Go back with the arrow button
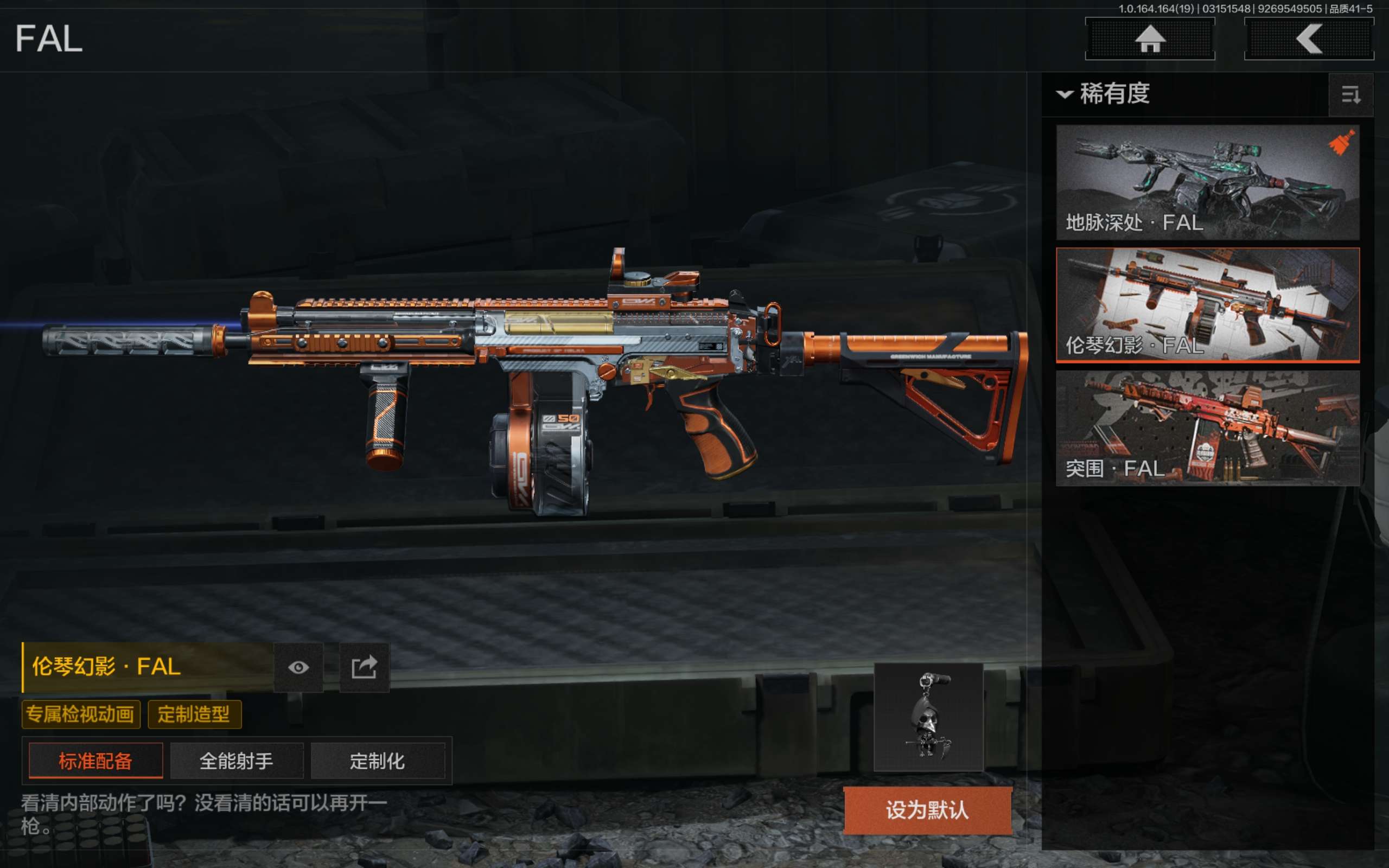 tap(1309, 39)
